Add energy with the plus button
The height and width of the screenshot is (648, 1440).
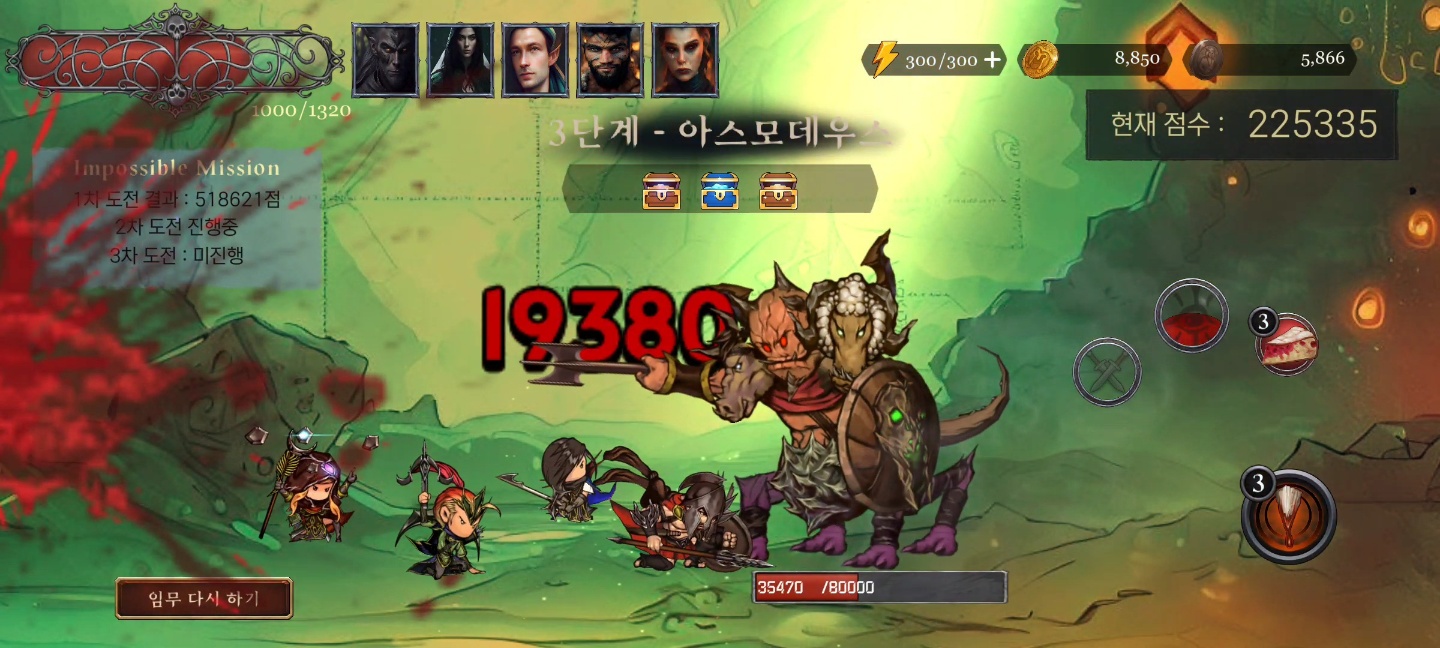992,60
